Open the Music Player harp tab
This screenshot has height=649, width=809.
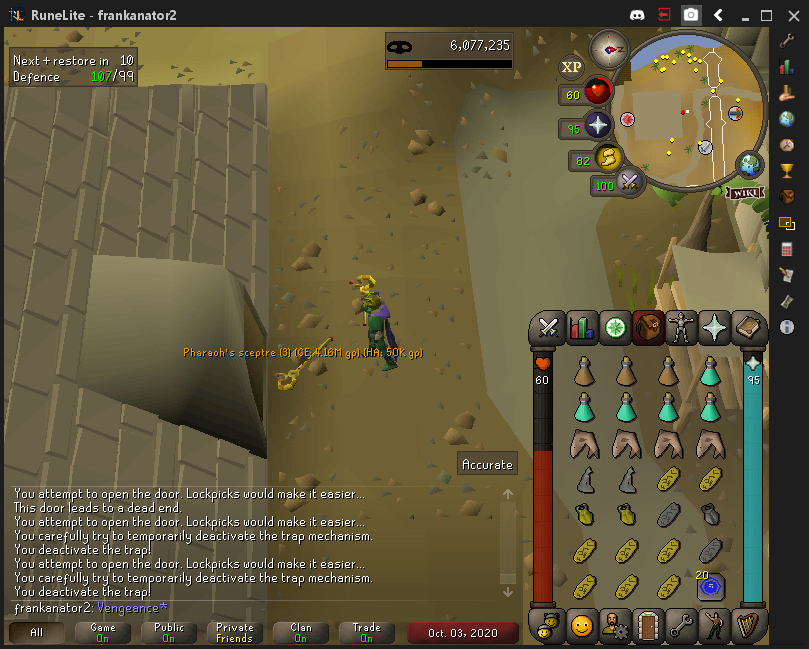(x=747, y=626)
